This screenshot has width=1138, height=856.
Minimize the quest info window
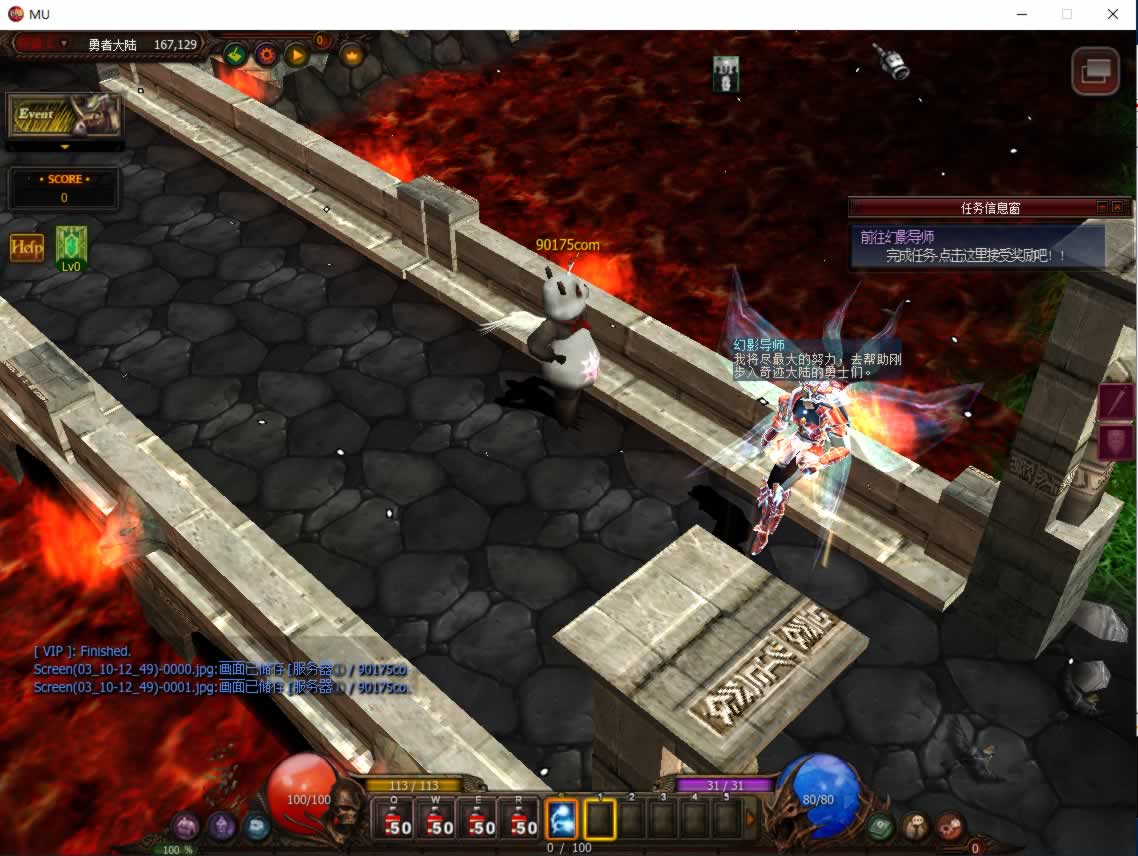[1102, 207]
